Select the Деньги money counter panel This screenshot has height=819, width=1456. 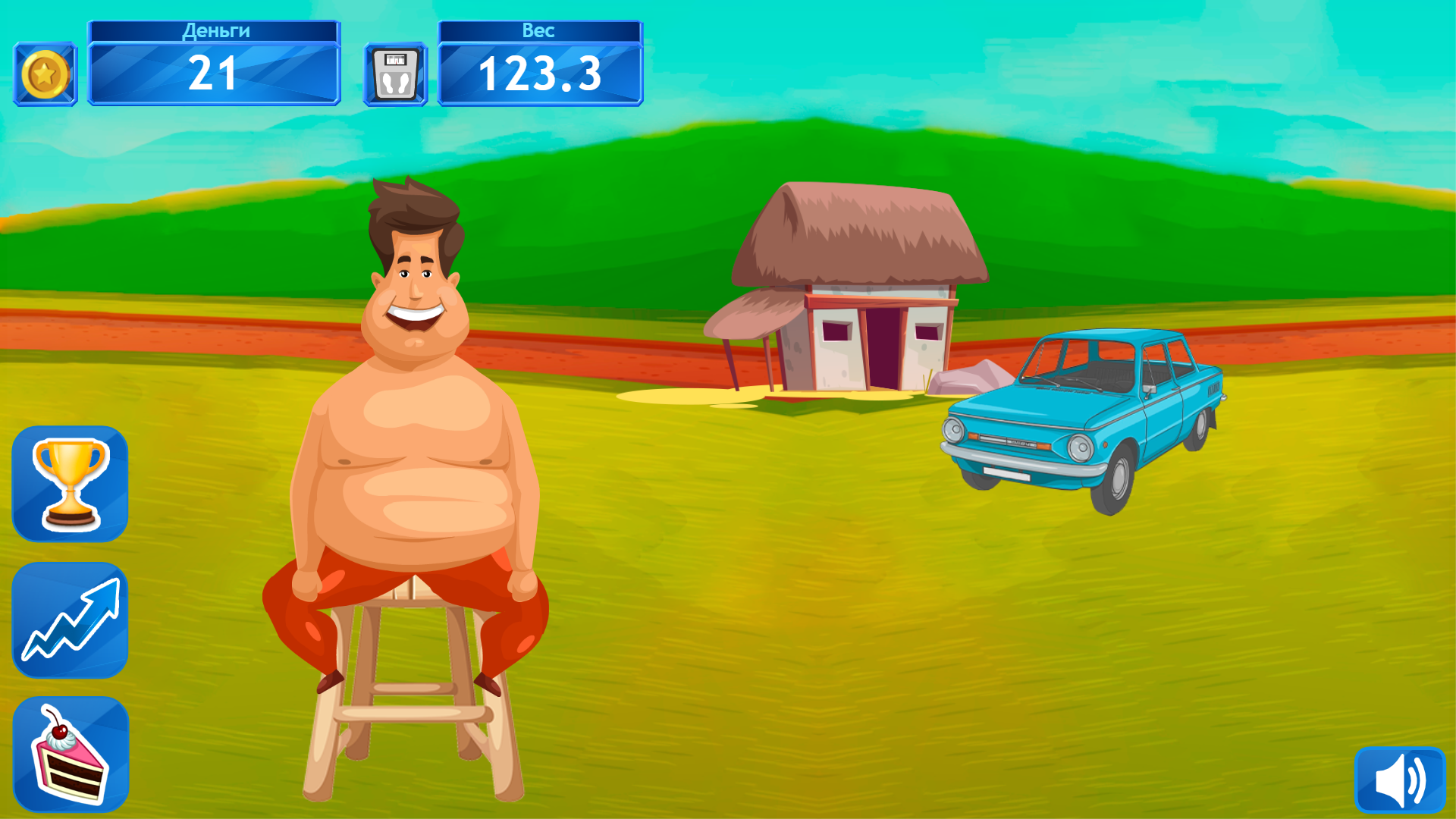tap(213, 61)
